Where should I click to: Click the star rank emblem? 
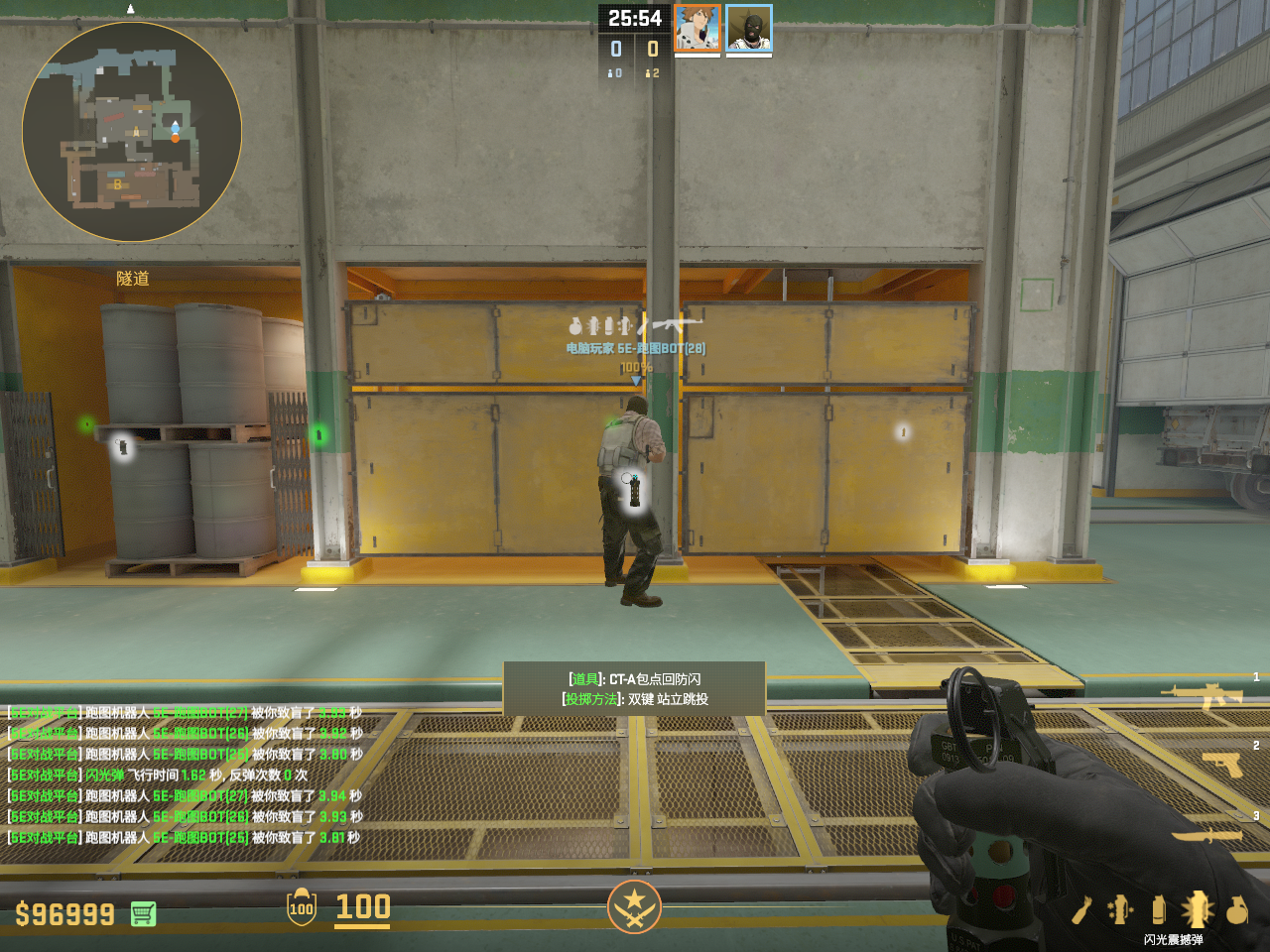point(634,906)
